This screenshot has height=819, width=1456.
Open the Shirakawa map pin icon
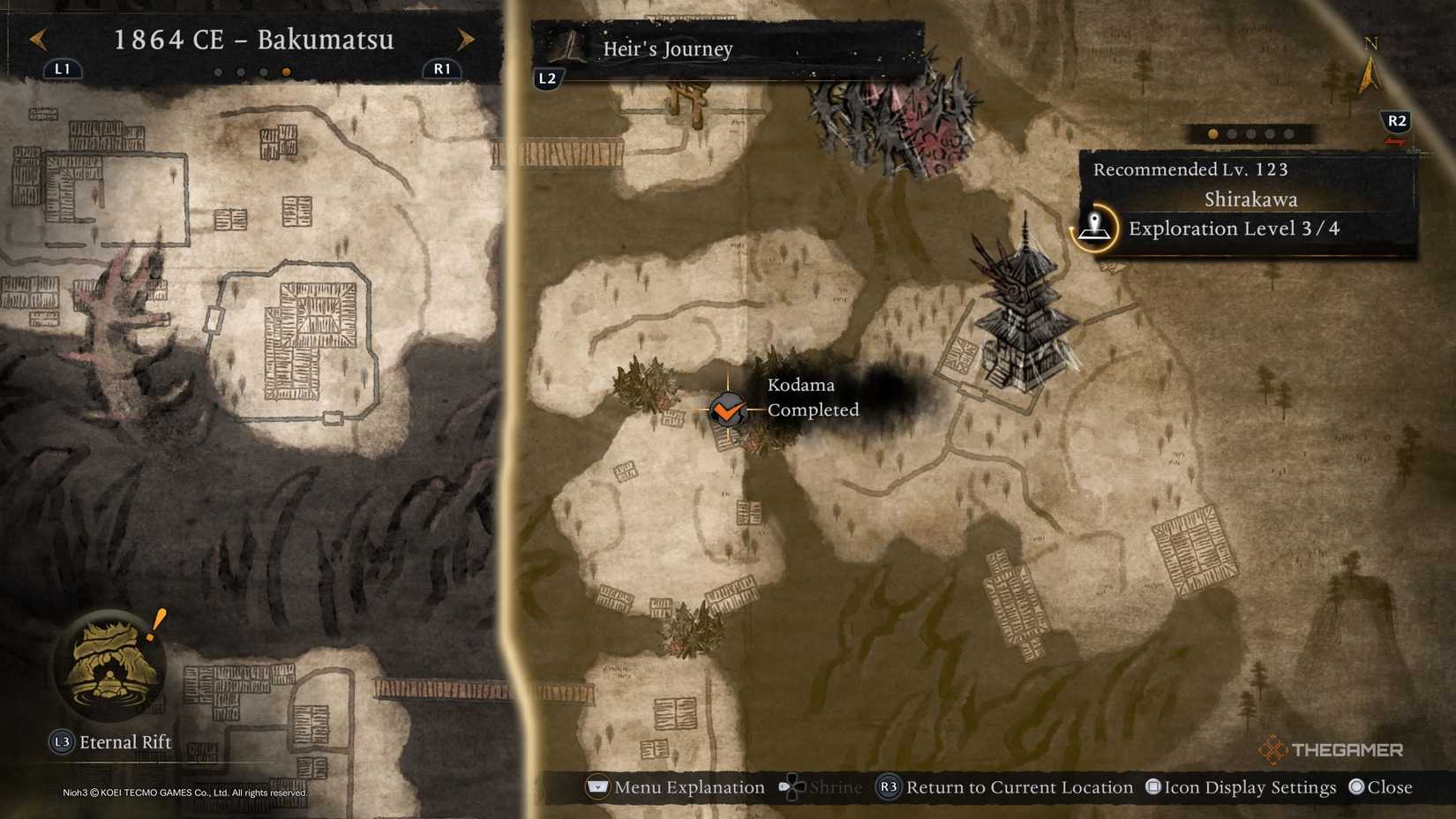(1094, 229)
